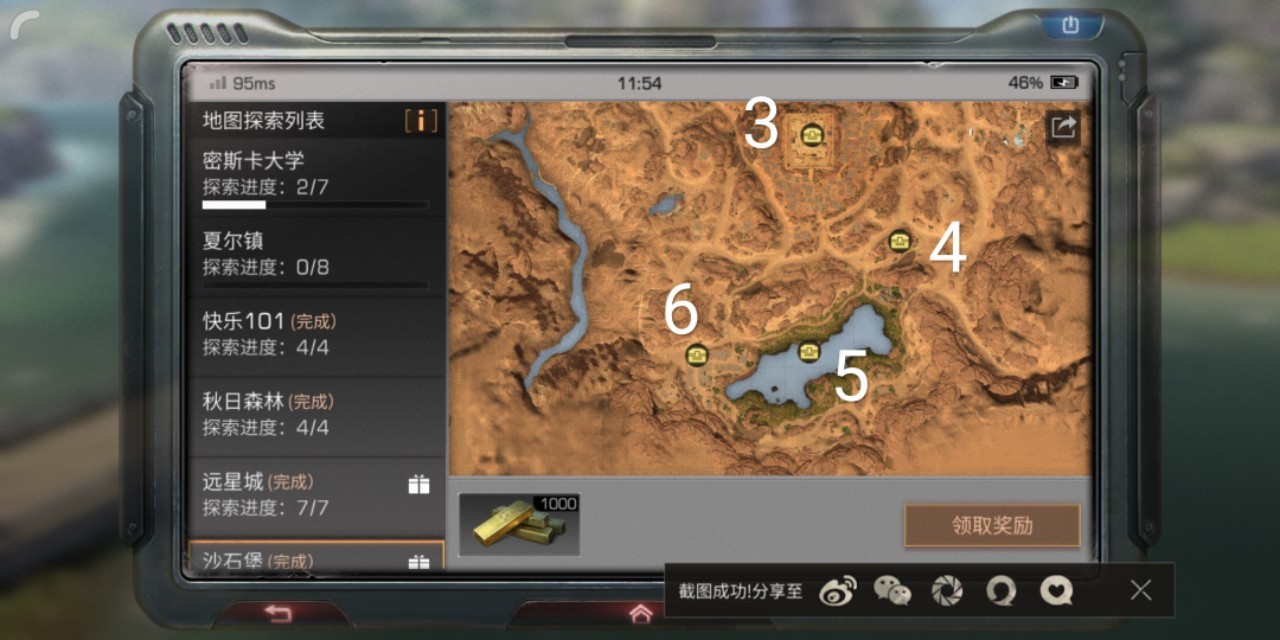The image size is (1280, 640).
Task: Select the map marker labeled 4
Action: click(899, 240)
